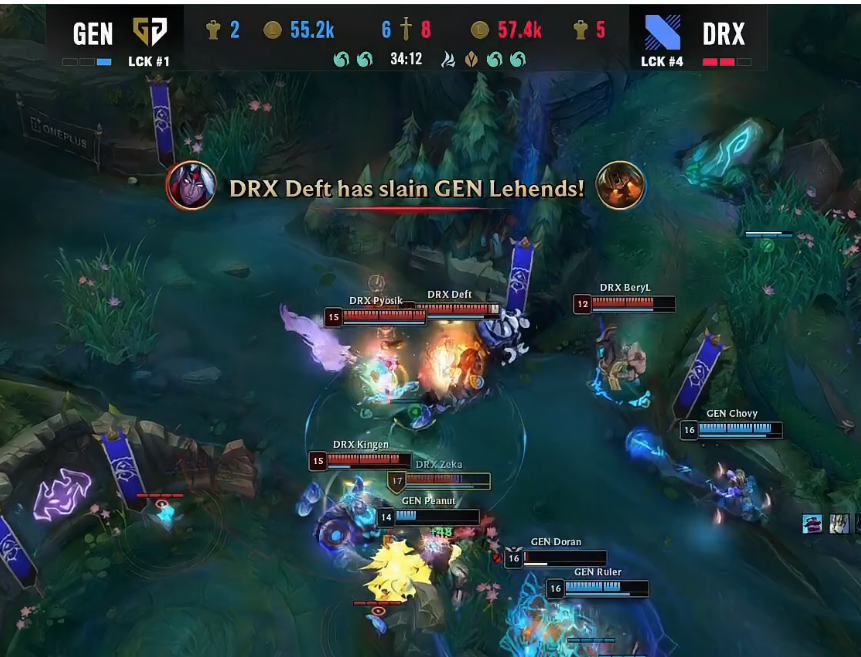Click the pale white champion icon at right edge
The height and width of the screenshot is (657, 861).
(839, 523)
